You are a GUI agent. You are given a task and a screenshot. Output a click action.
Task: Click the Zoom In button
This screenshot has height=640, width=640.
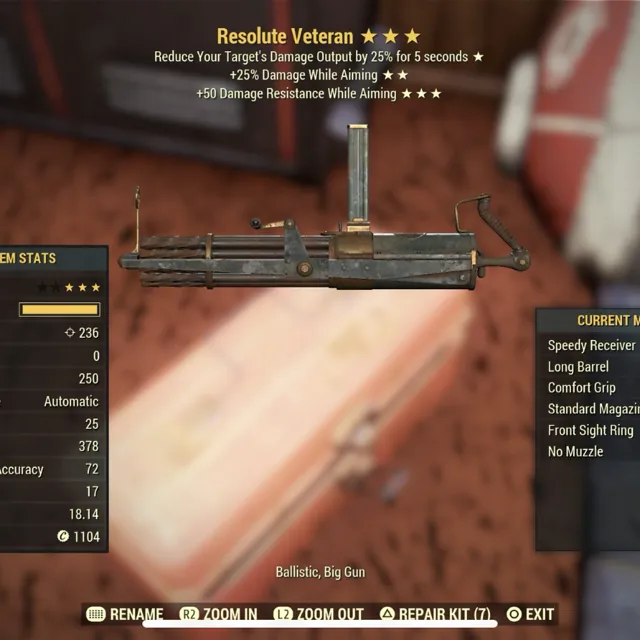tap(218, 614)
